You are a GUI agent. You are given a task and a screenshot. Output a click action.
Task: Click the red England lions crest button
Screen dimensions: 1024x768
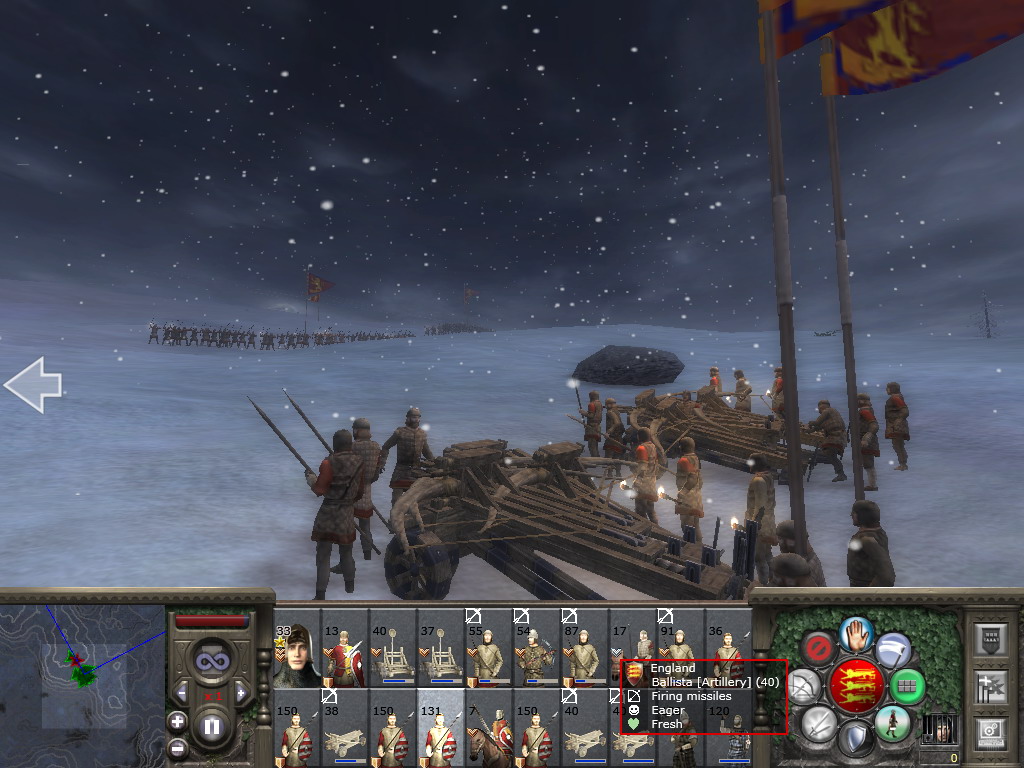[x=857, y=687]
